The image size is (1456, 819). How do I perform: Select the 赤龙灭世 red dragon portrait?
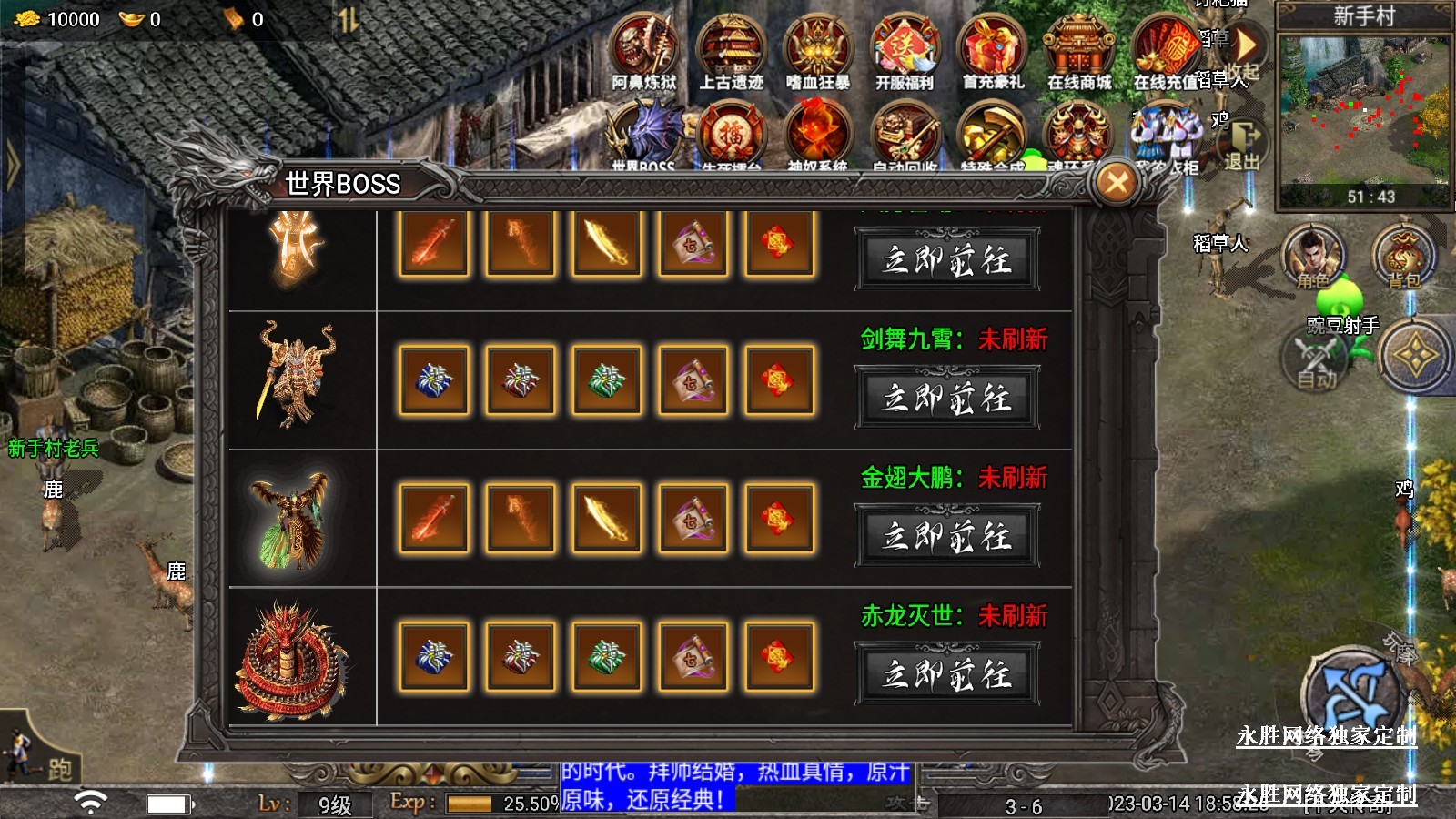coord(293,658)
